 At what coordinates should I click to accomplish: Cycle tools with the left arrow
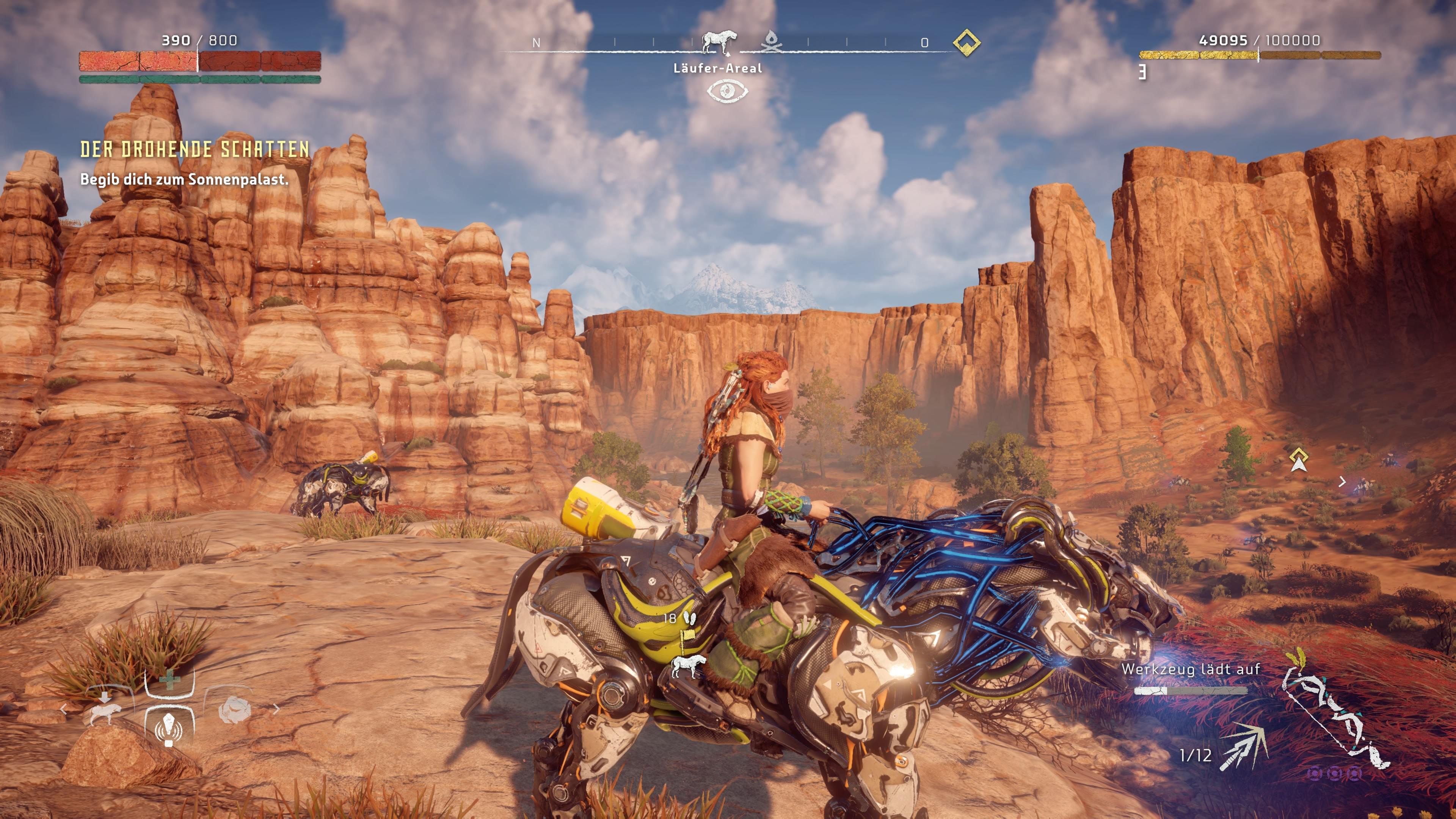pyautogui.click(x=64, y=709)
